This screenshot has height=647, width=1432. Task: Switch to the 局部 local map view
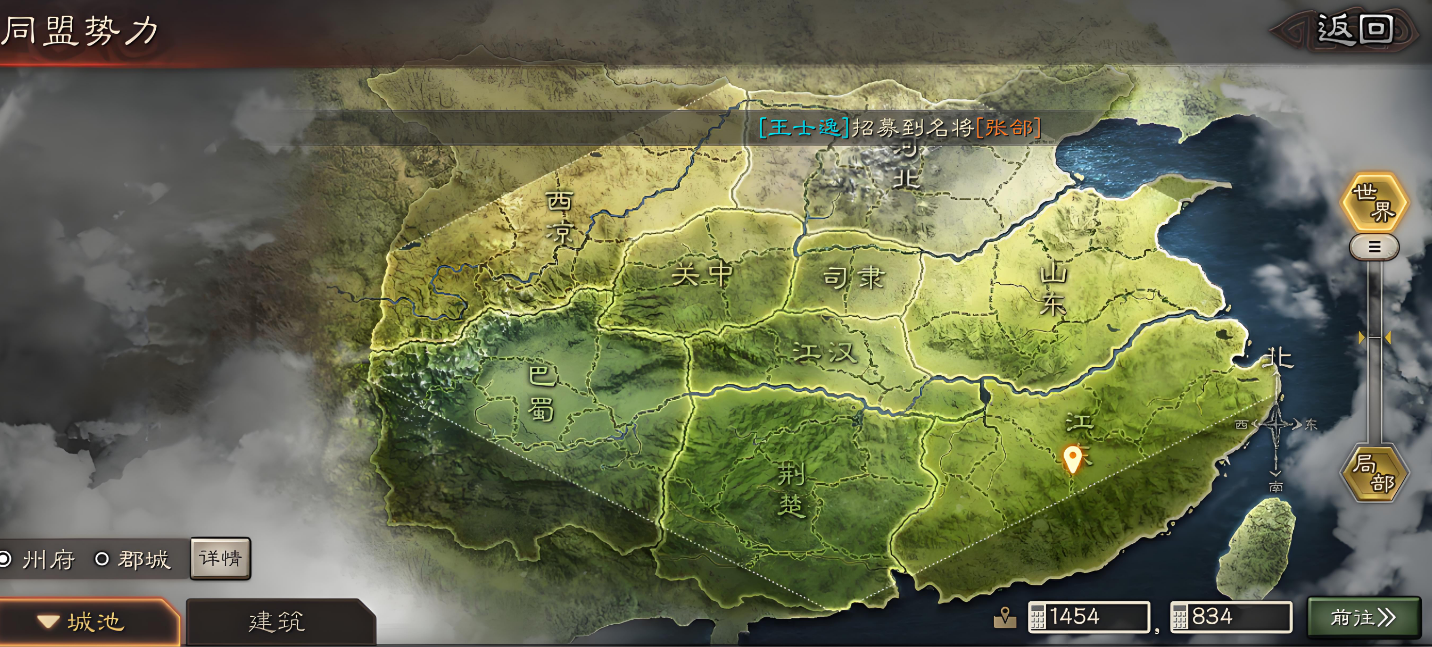pos(1374,474)
